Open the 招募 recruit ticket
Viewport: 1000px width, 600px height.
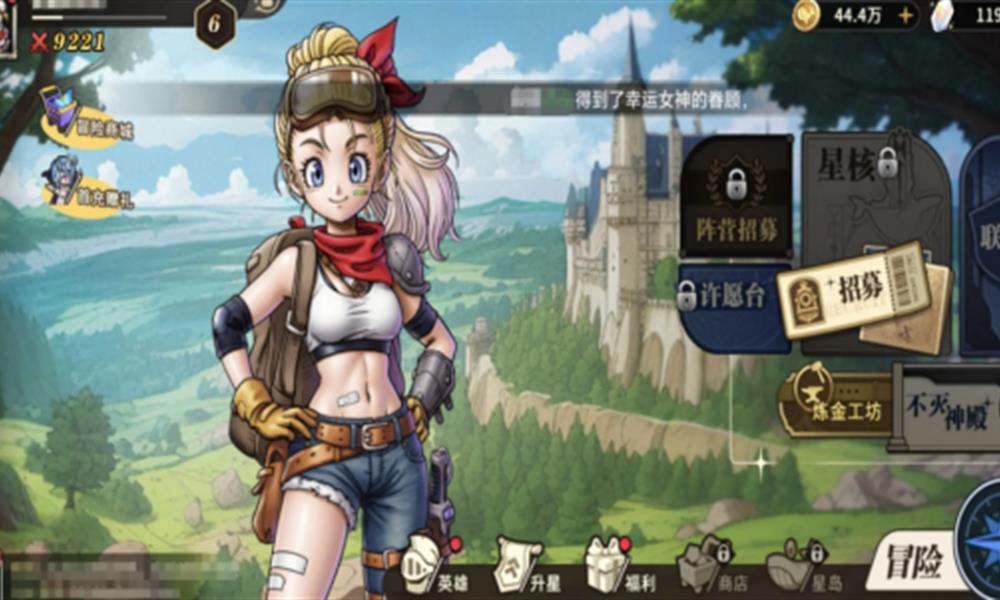(x=848, y=290)
